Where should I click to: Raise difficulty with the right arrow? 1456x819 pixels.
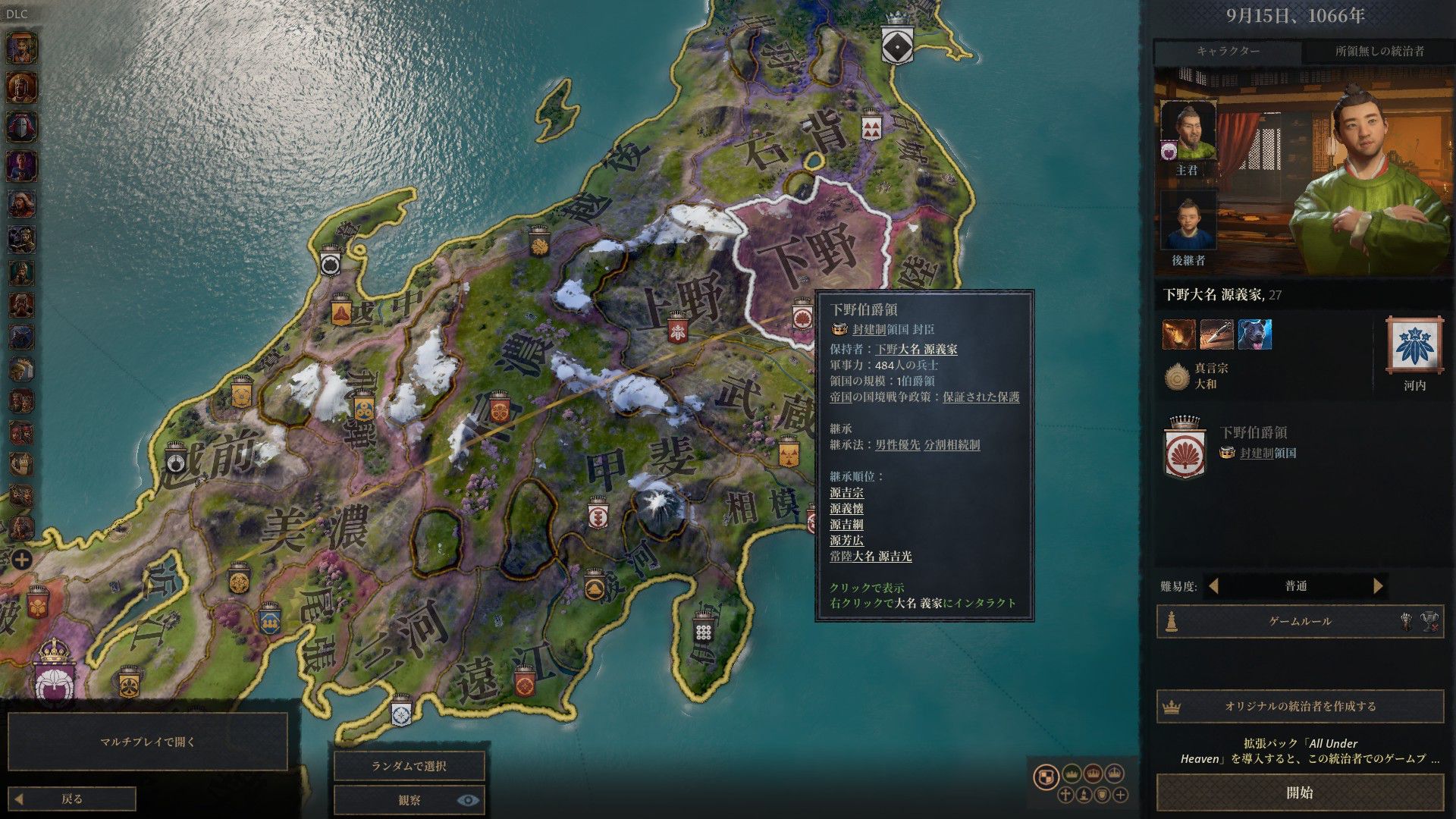pyautogui.click(x=1378, y=586)
